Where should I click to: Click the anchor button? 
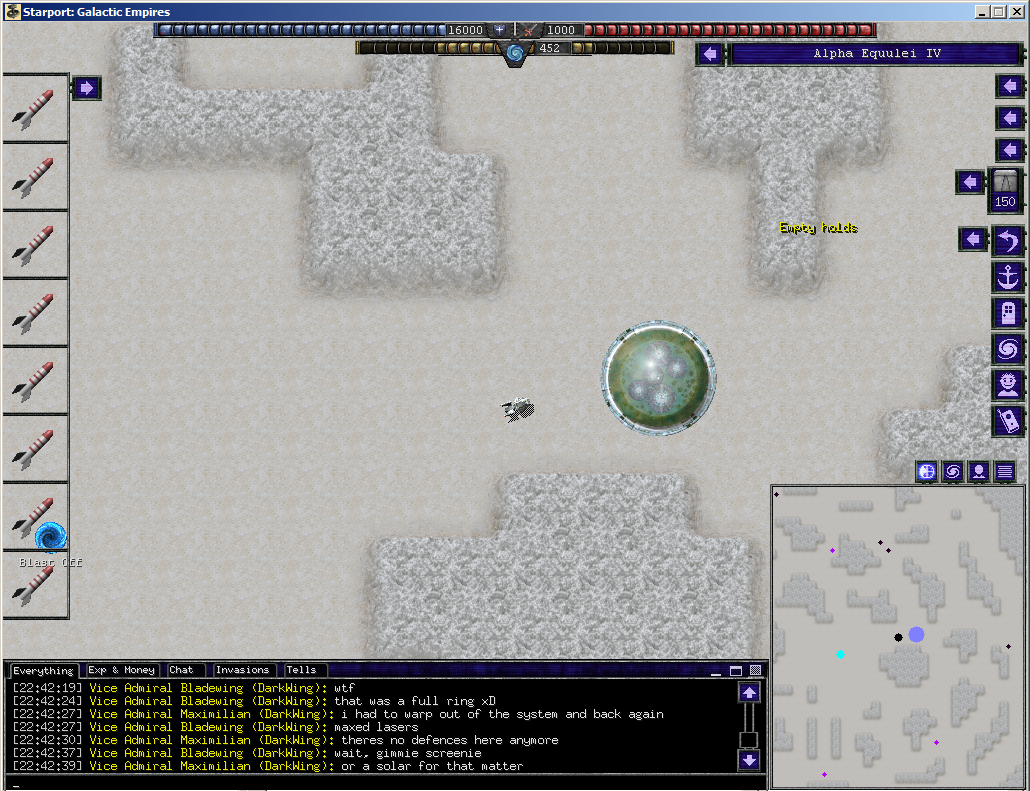(1007, 276)
